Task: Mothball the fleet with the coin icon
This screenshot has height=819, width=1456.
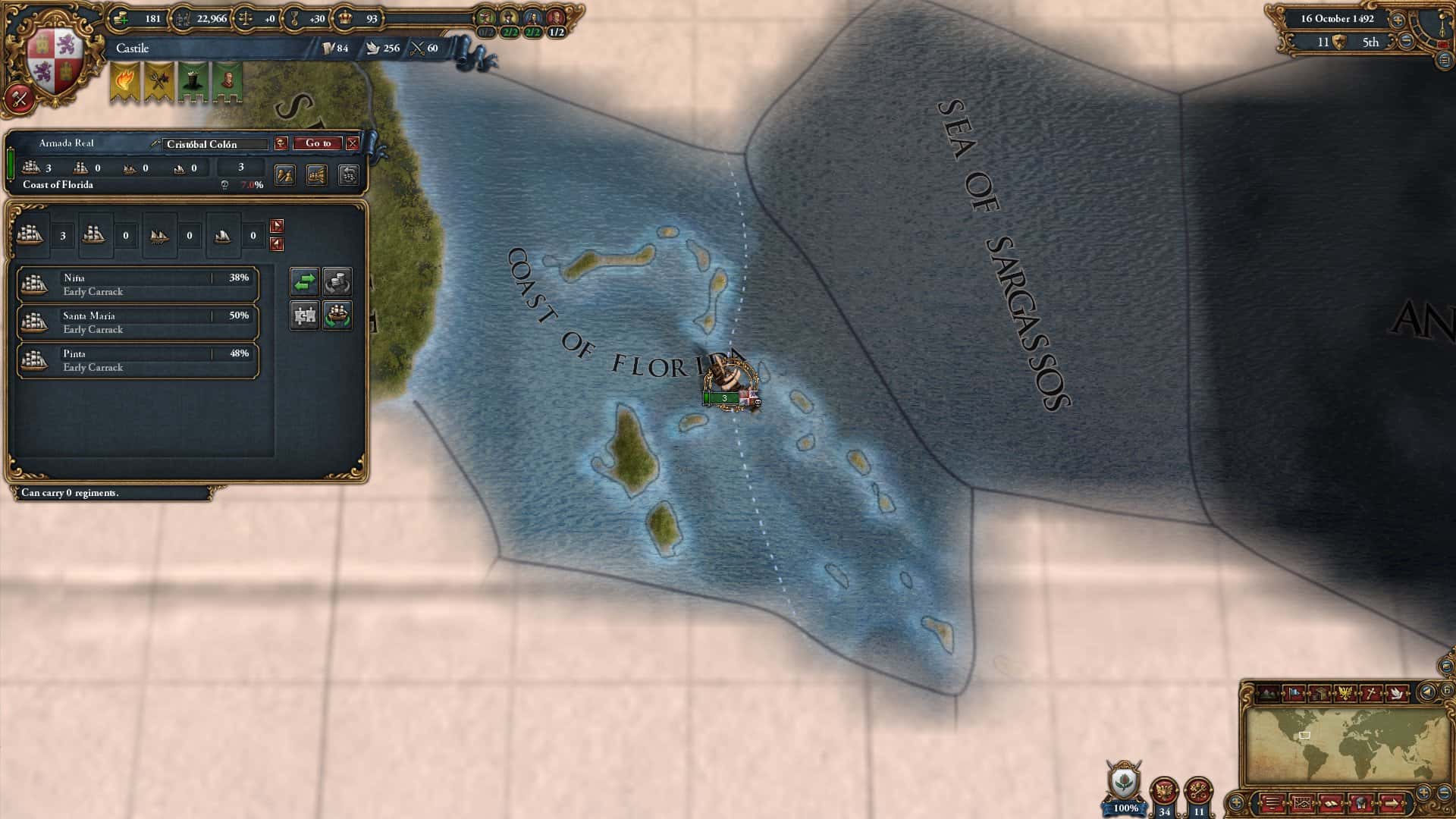Action: point(337,281)
